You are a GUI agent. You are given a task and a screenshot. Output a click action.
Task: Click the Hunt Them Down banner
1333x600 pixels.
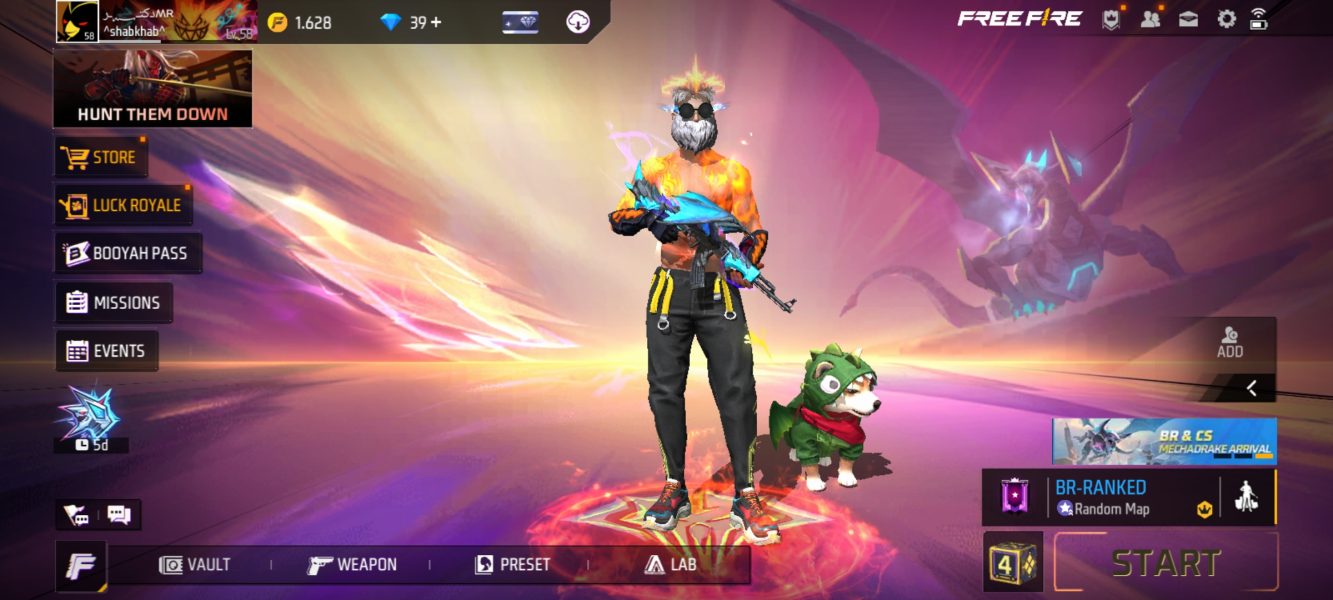[152, 90]
